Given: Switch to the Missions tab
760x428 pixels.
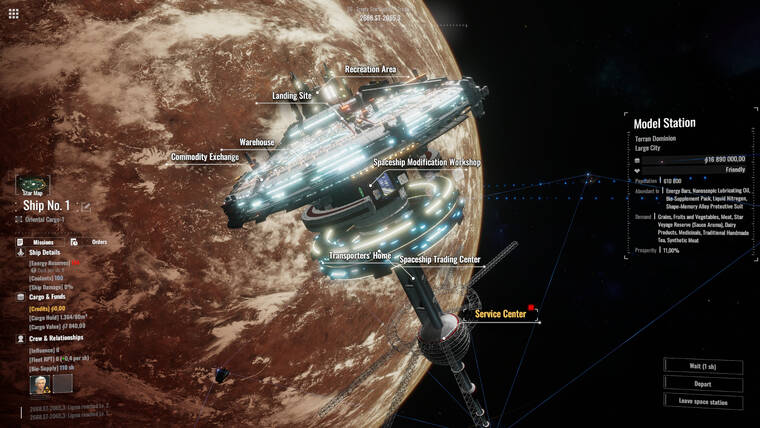Looking at the screenshot, I should tap(42, 242).
